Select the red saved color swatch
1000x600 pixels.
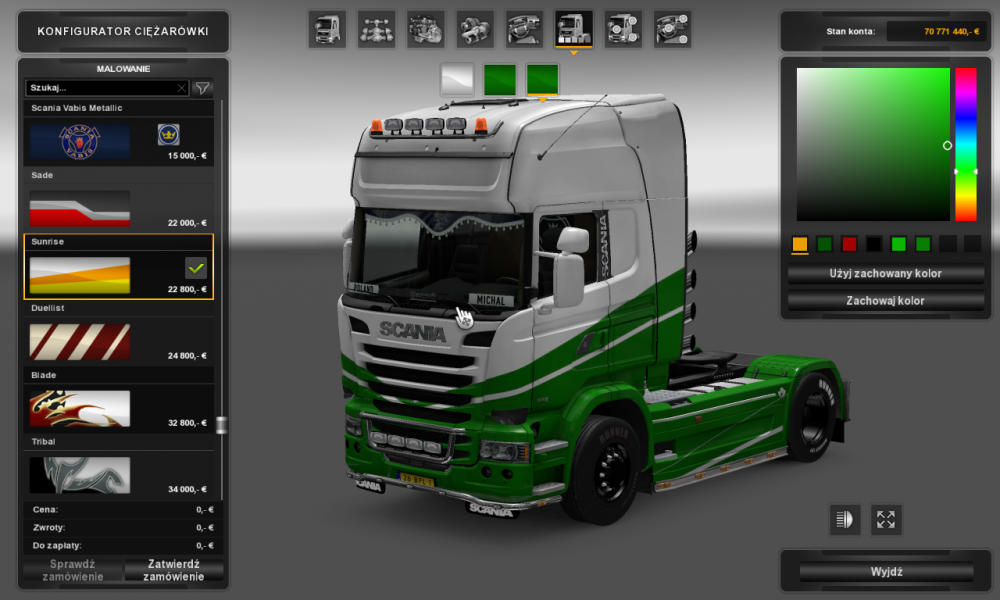849,244
